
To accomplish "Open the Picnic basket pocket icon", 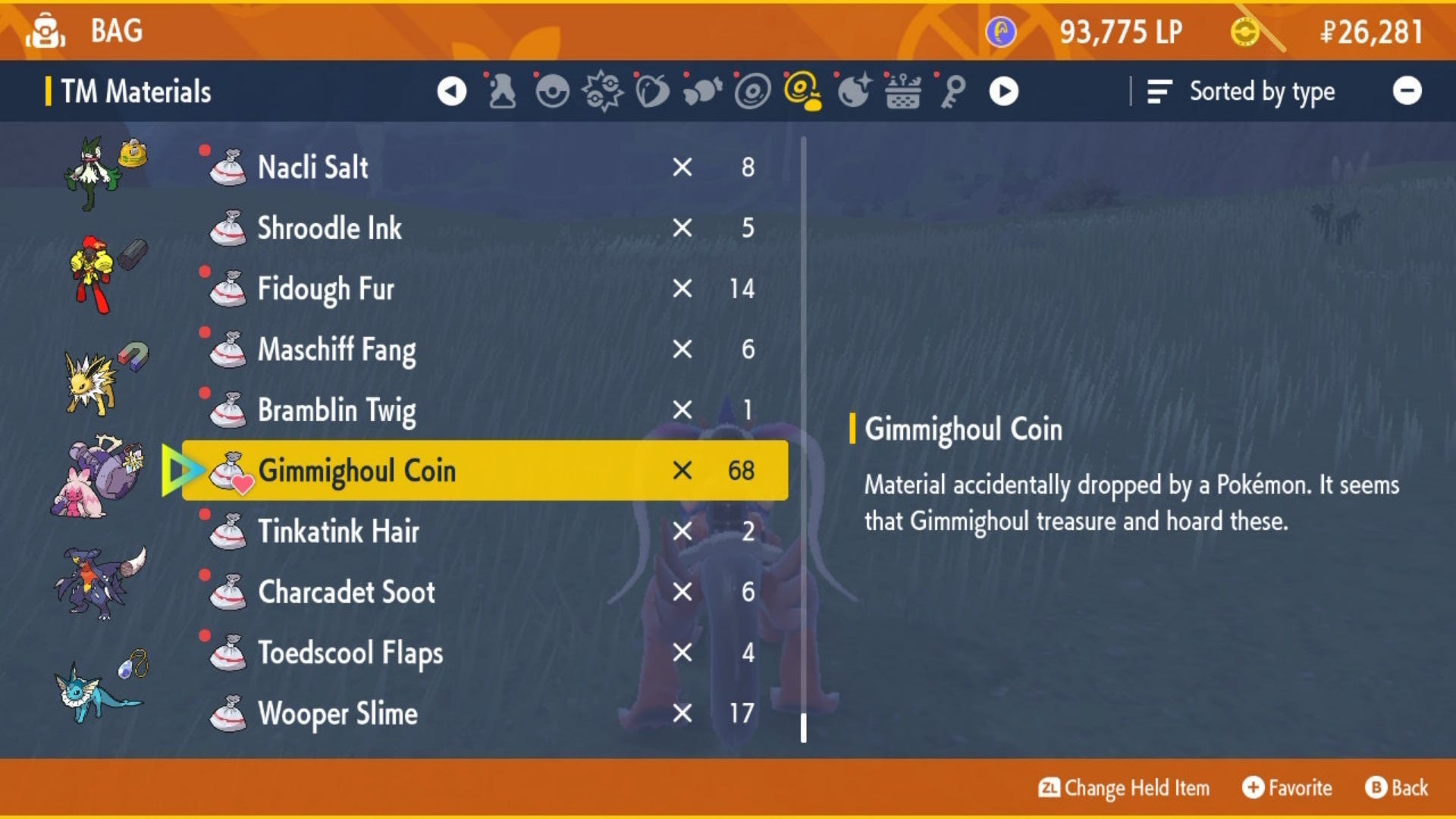I will (x=904, y=91).
